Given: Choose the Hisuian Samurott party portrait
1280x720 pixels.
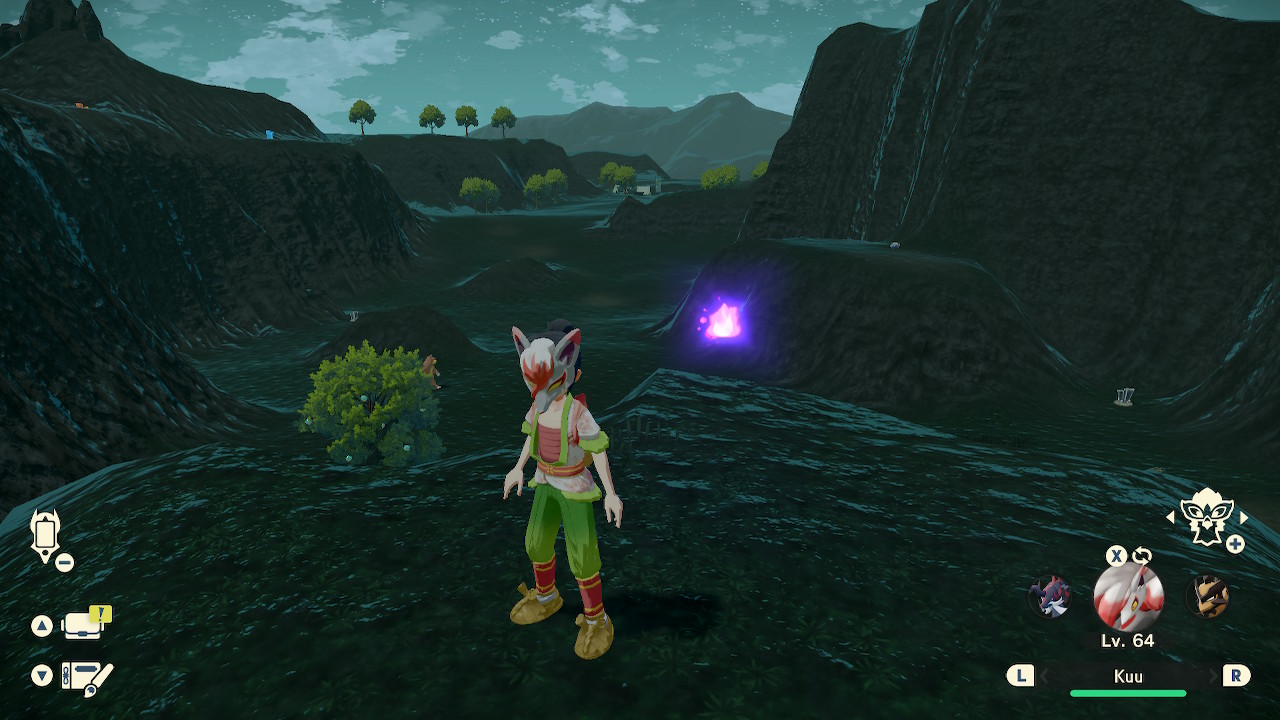Looking at the screenshot, I should (x=1050, y=597).
